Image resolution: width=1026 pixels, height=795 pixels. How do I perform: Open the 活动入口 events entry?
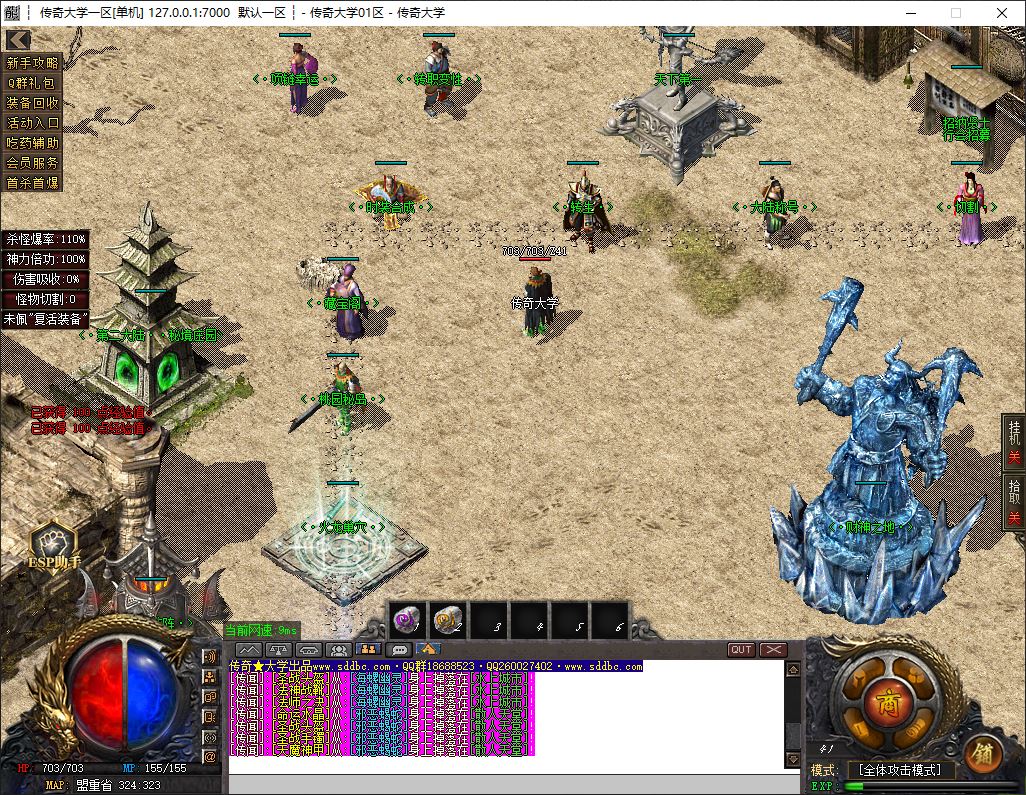tap(33, 122)
